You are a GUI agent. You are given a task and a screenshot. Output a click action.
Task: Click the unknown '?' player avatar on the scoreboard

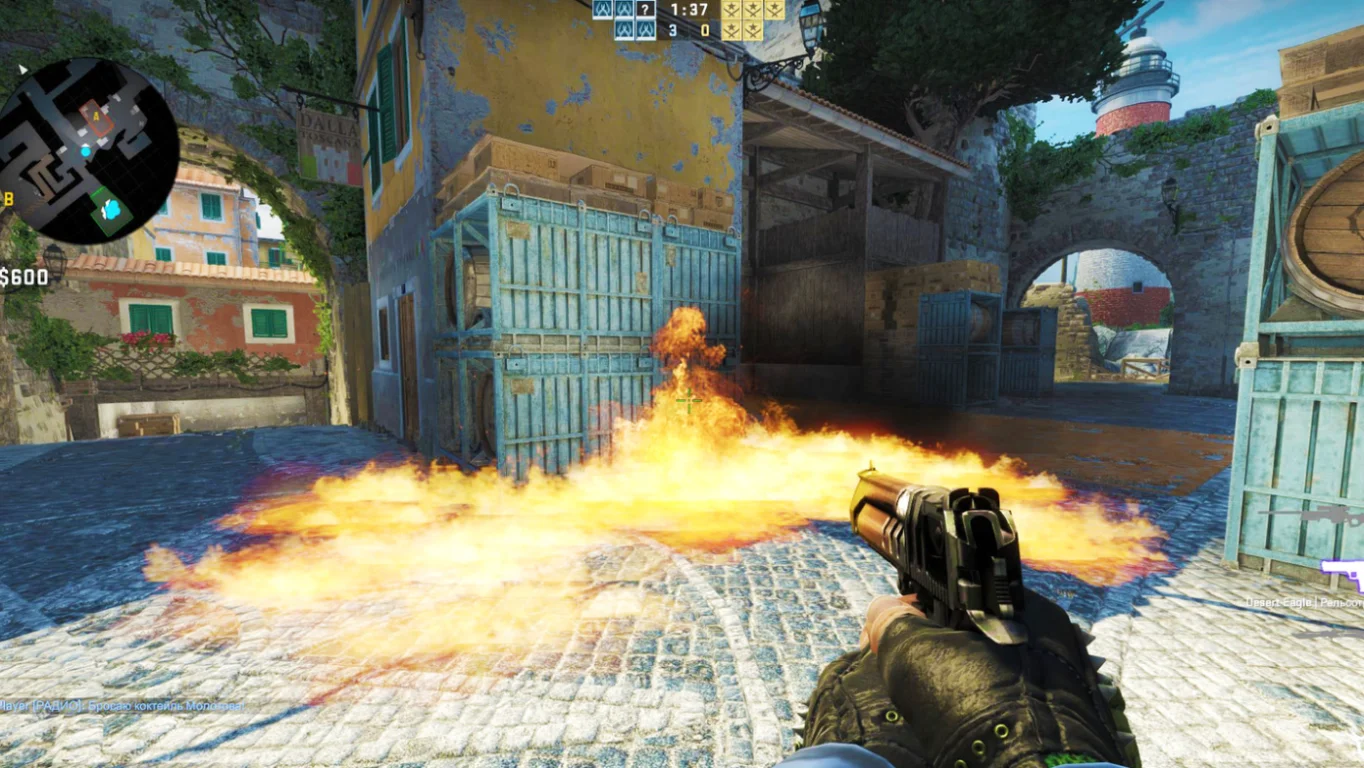(644, 10)
